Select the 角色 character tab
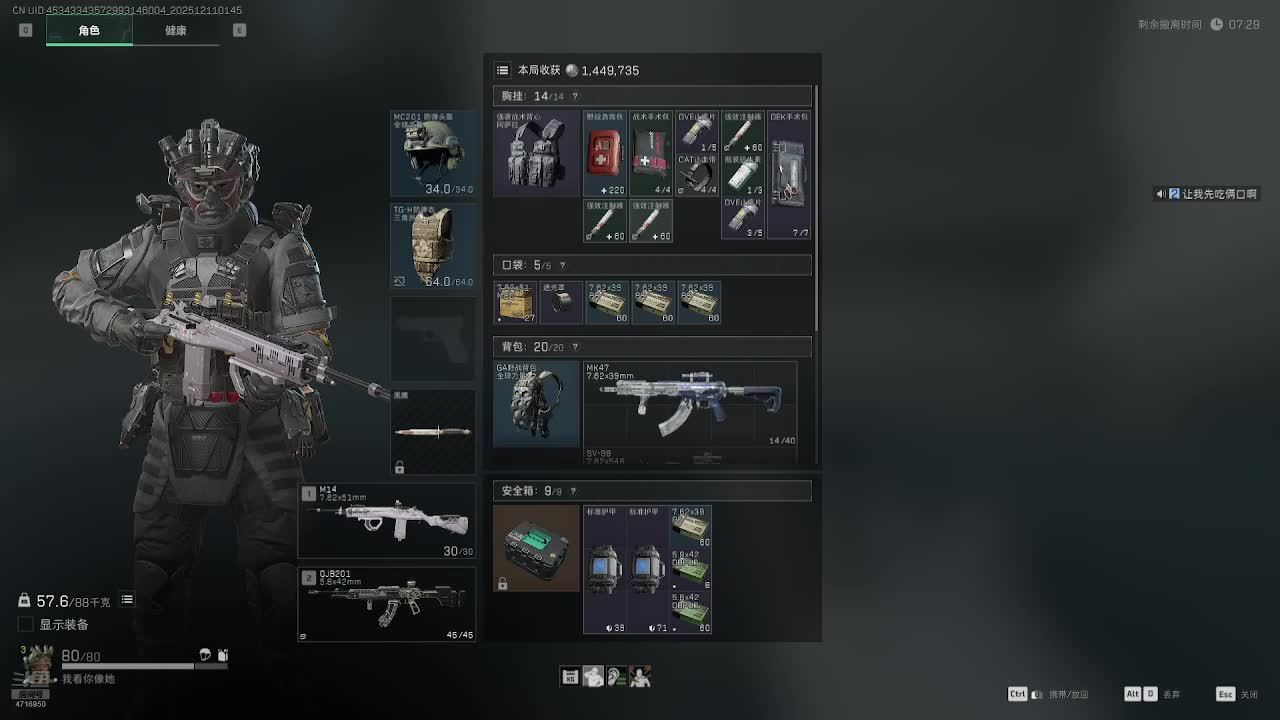The height and width of the screenshot is (720, 1280). click(x=89, y=31)
